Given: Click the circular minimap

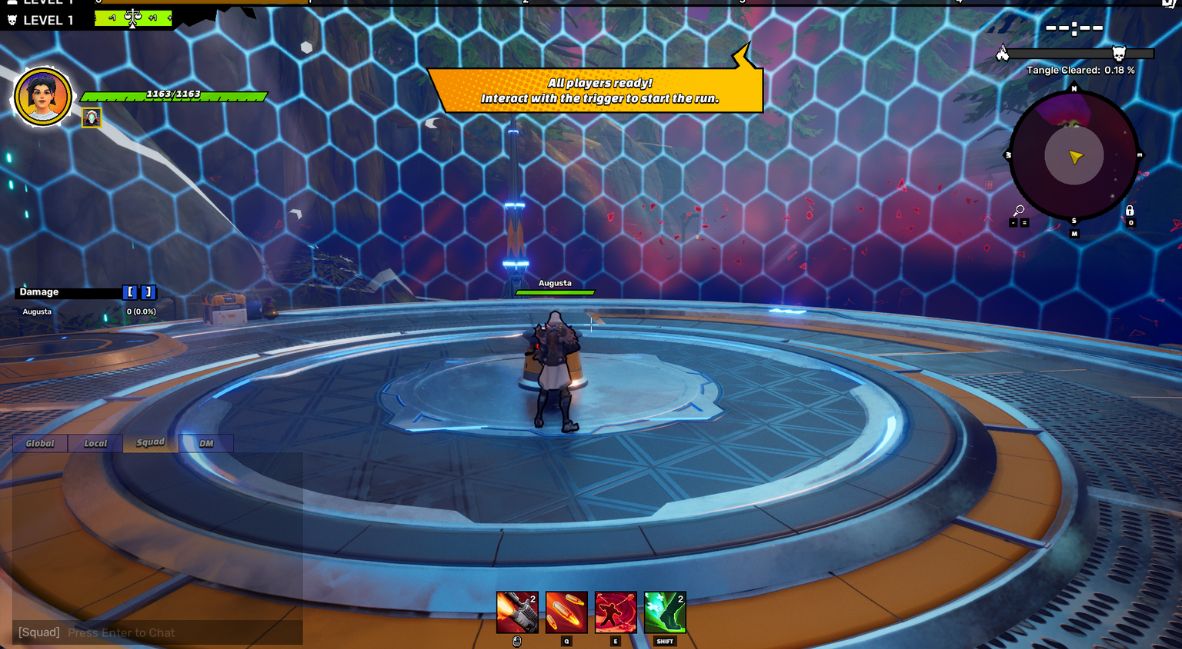Looking at the screenshot, I should [1073, 157].
